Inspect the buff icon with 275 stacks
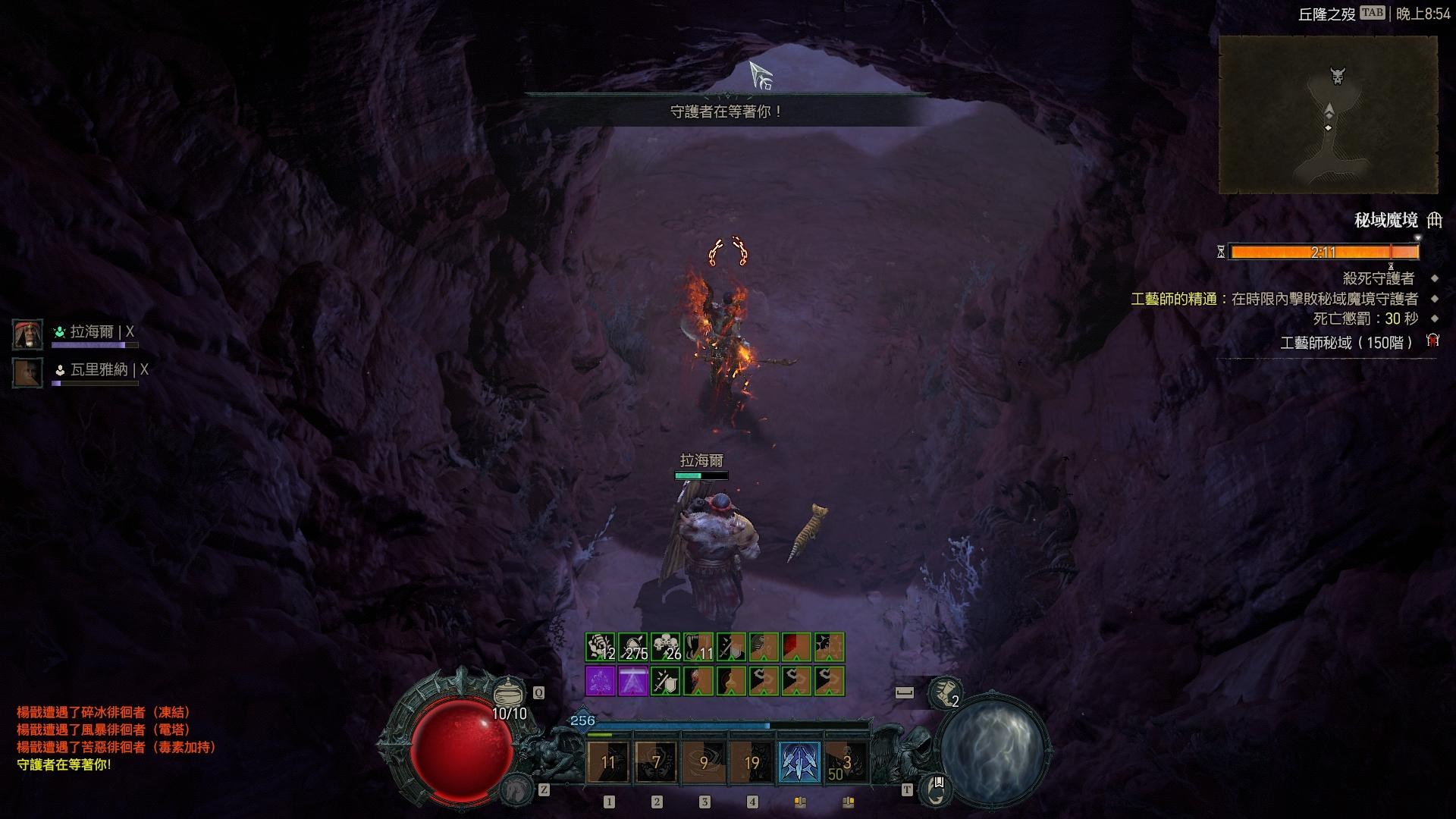The image size is (1456, 819). coord(633,647)
